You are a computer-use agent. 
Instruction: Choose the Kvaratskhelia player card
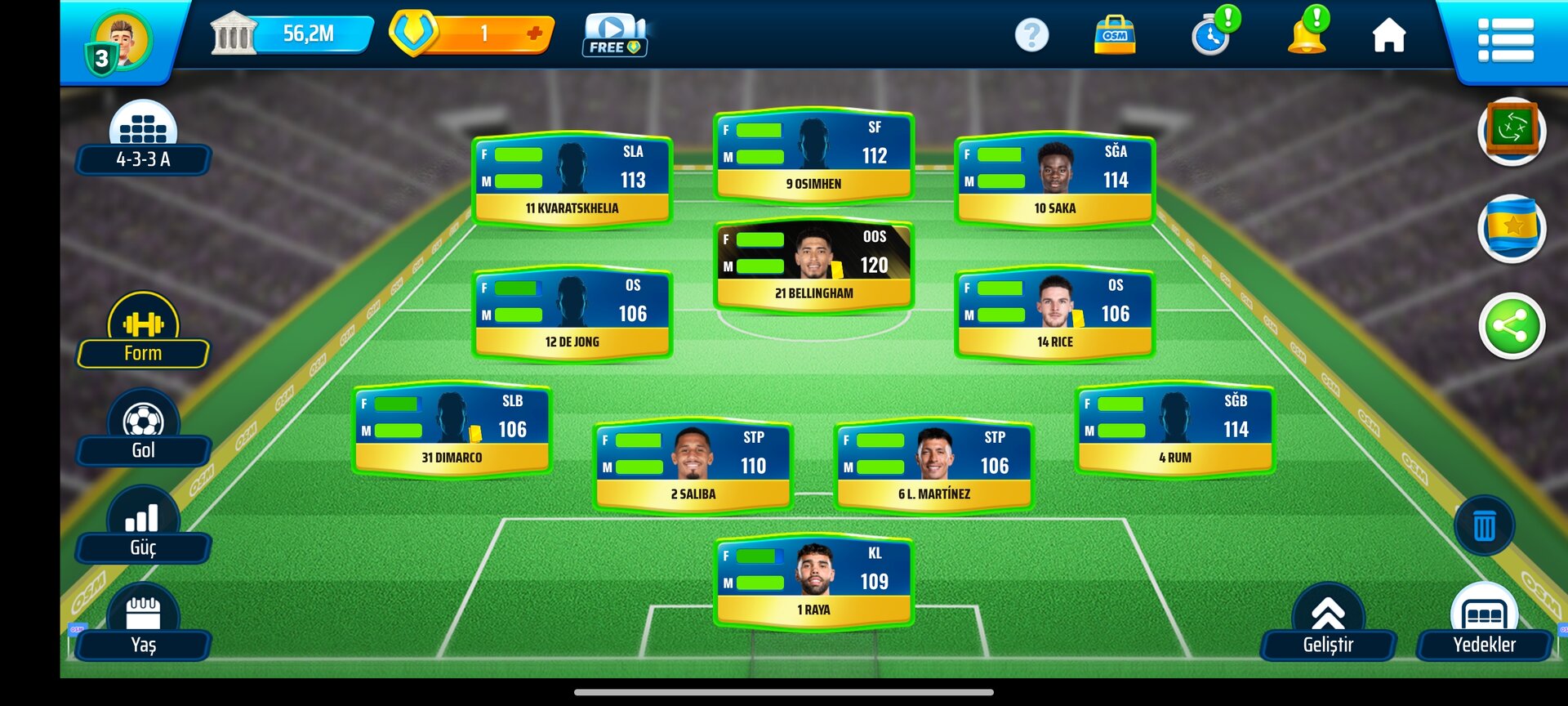pos(572,181)
